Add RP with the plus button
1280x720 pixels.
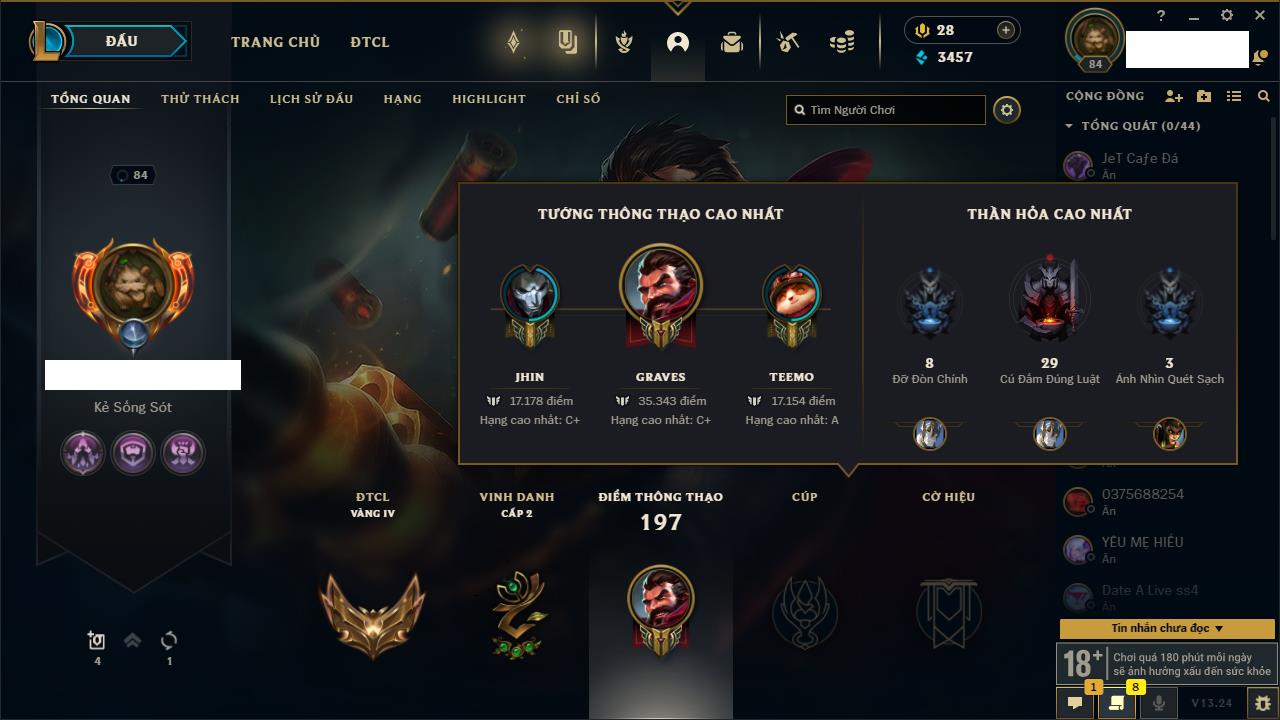click(x=1006, y=30)
